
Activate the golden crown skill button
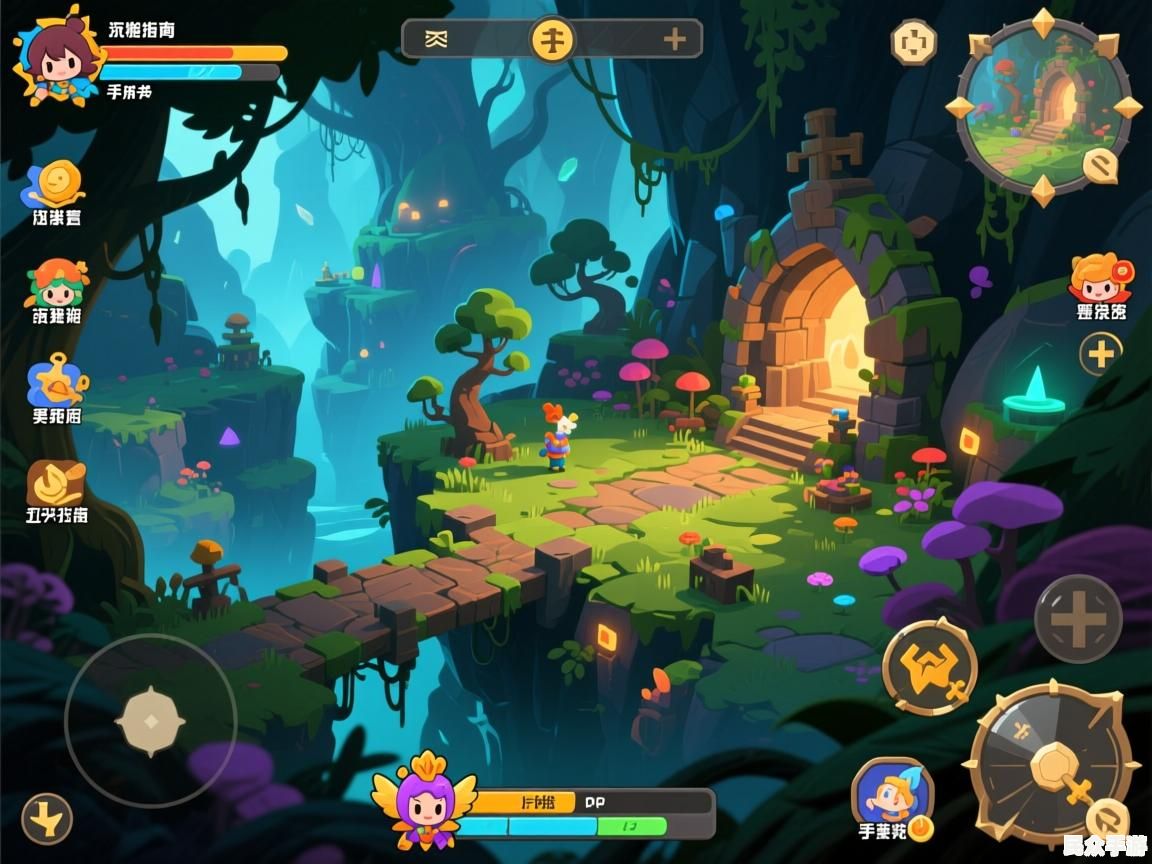click(929, 666)
